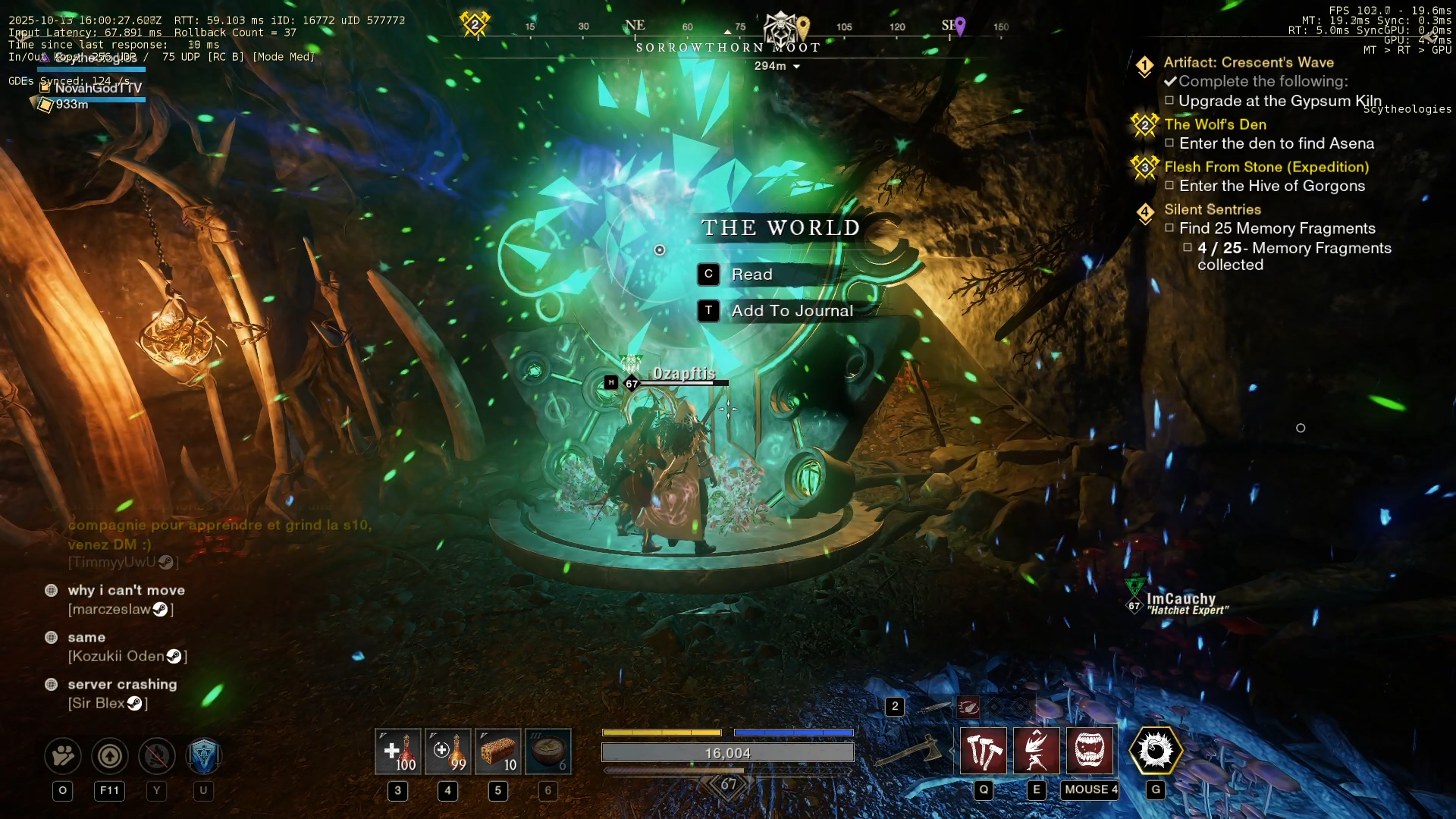Image resolution: width=1456 pixels, height=819 pixels.
Task: Click the 'server crashing' chat message
Action: tap(122, 684)
